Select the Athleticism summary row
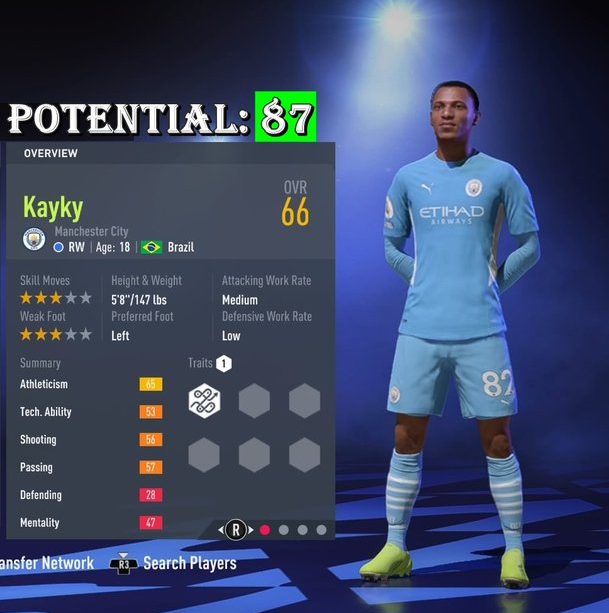 click(x=90, y=384)
